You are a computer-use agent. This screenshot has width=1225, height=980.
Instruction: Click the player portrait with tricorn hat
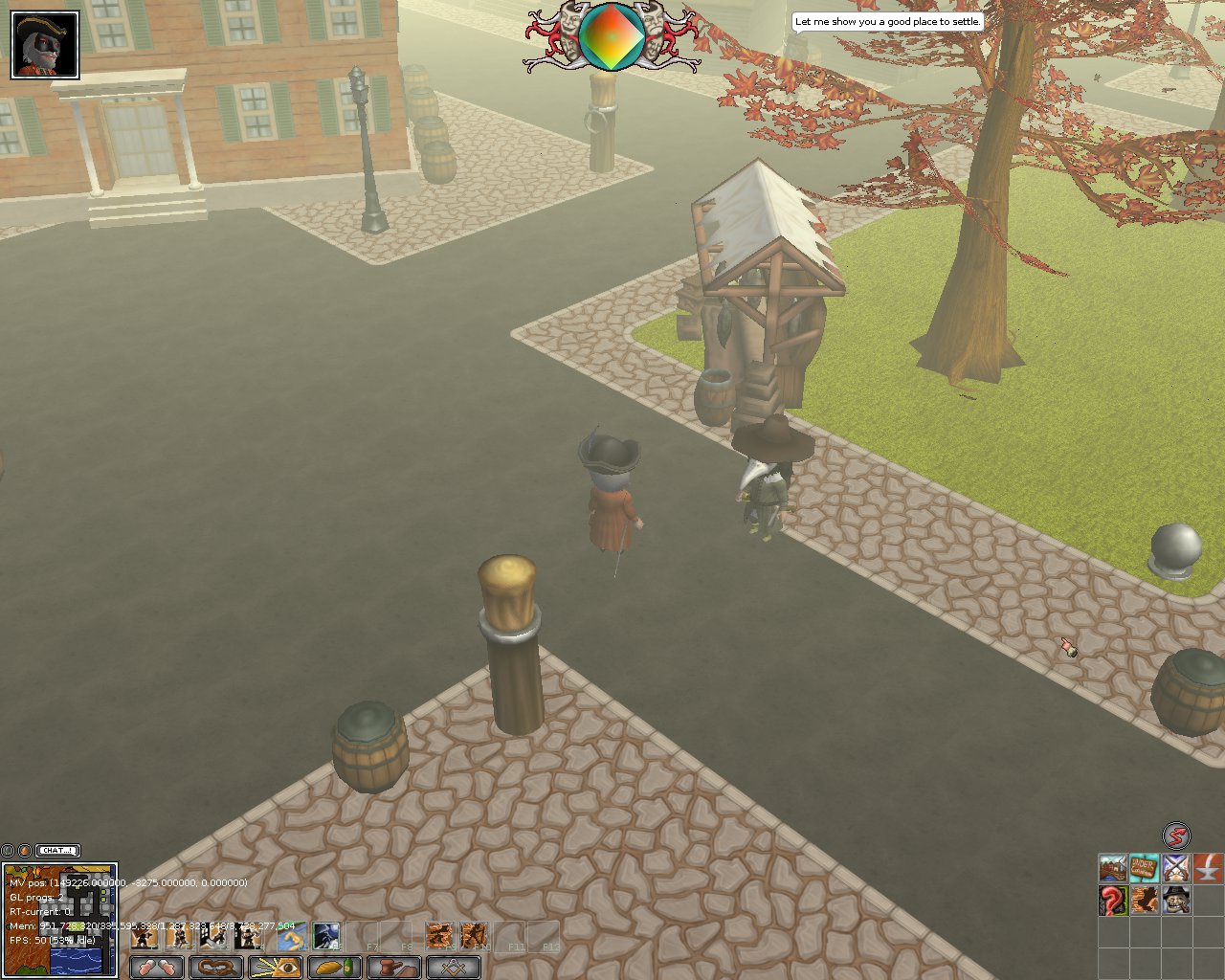click(45, 45)
